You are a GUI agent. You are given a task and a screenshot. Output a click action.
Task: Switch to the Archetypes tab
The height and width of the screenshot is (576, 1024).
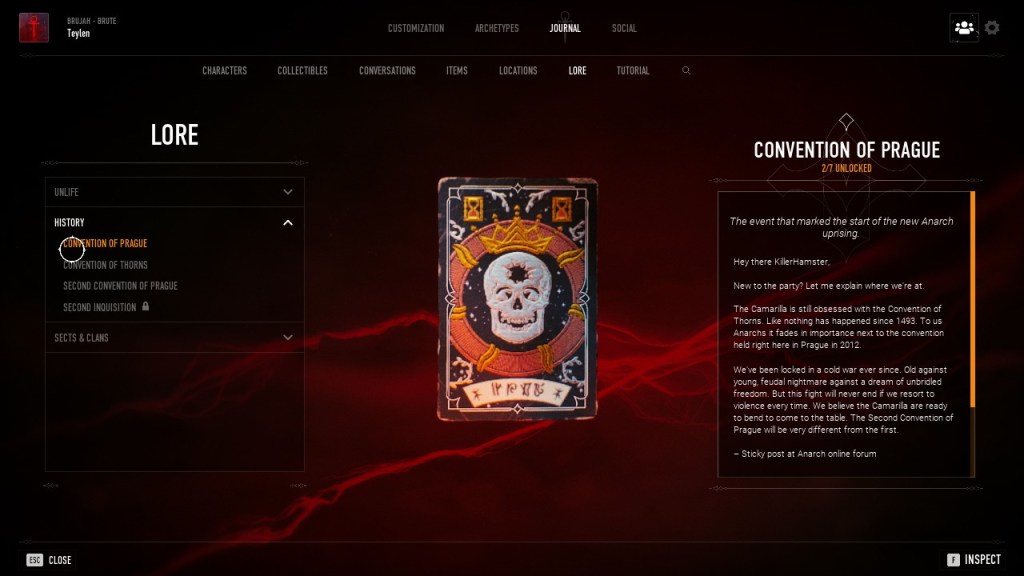(x=497, y=28)
